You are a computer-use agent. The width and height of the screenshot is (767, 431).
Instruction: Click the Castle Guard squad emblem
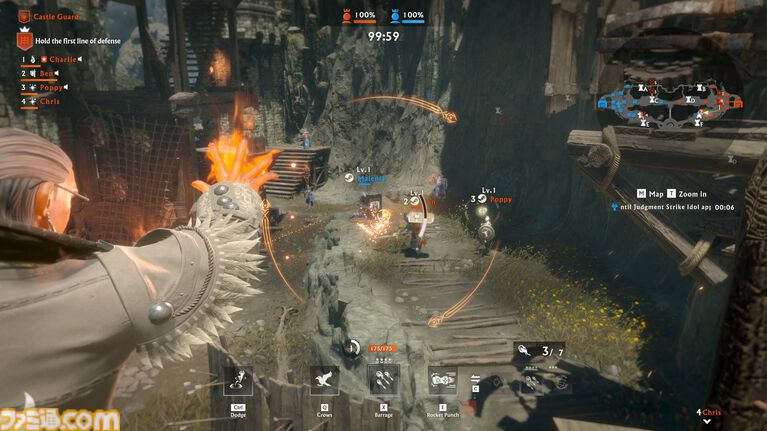coord(24,17)
